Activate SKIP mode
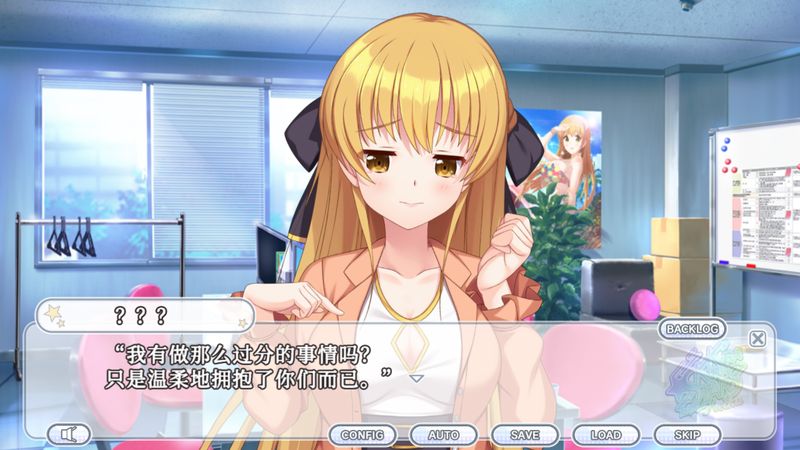Image resolution: width=800 pixels, height=450 pixels. pos(686,435)
